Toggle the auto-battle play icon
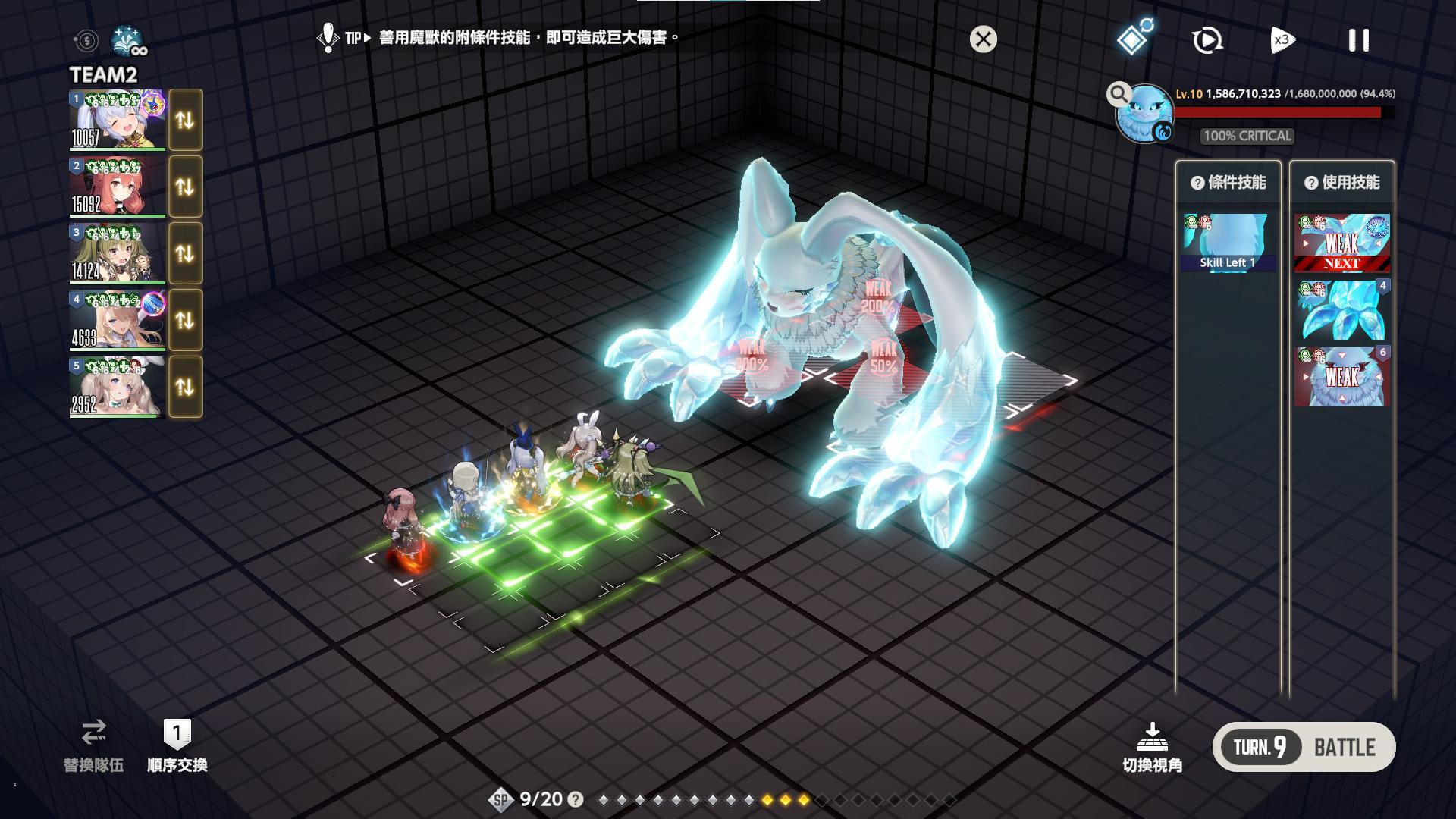Screen dimensions: 1456x819 point(1207,40)
